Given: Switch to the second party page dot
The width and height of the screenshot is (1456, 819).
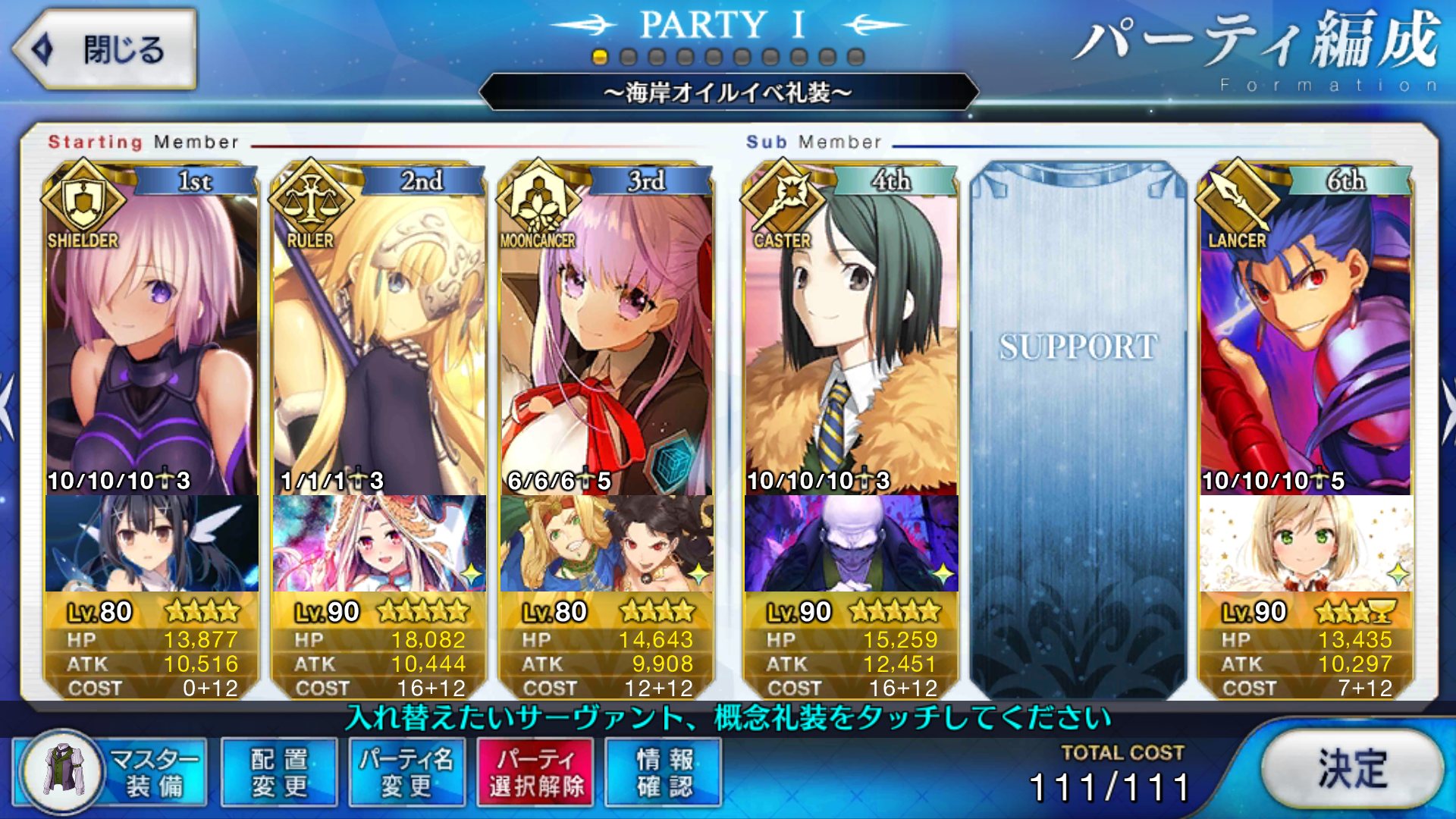Looking at the screenshot, I should [x=628, y=58].
